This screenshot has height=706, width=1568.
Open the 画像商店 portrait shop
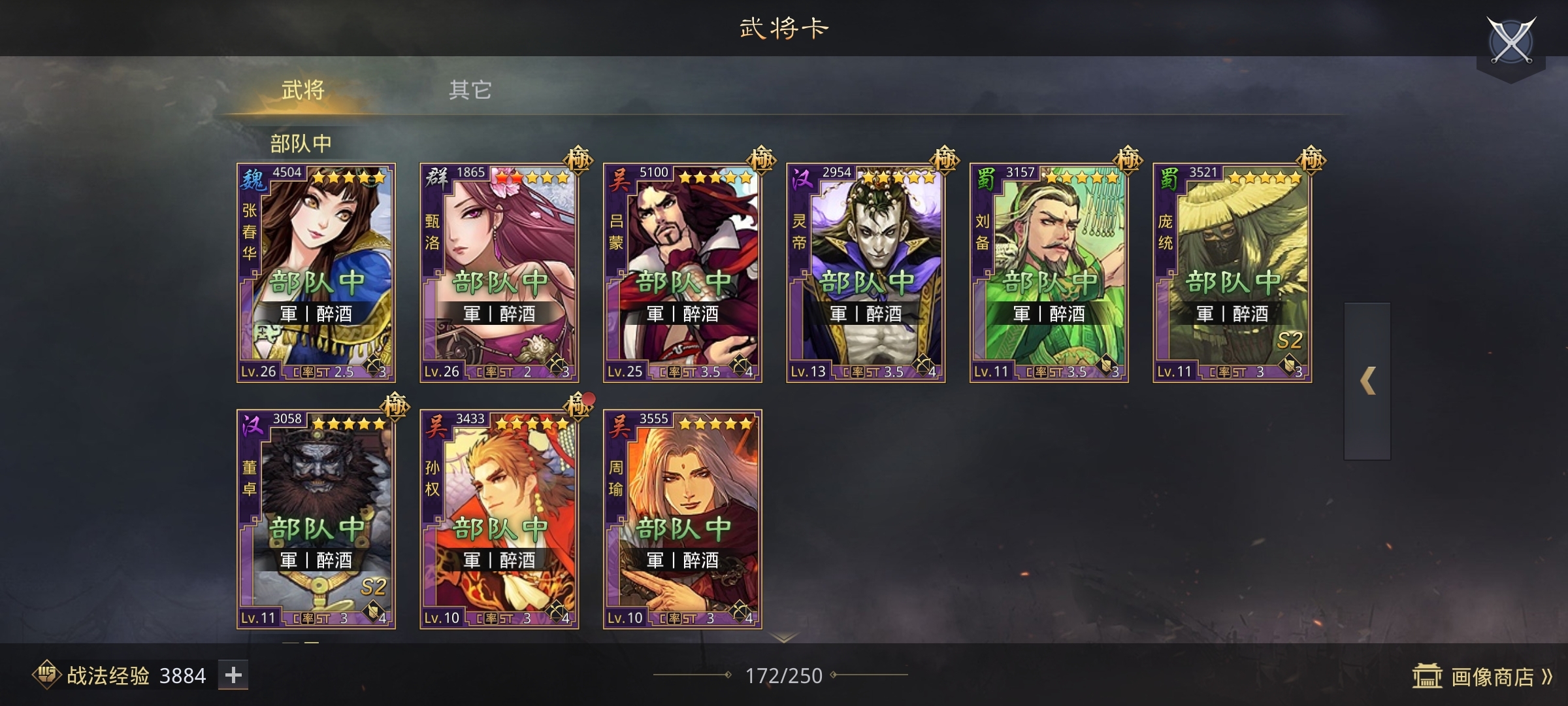point(1482,677)
